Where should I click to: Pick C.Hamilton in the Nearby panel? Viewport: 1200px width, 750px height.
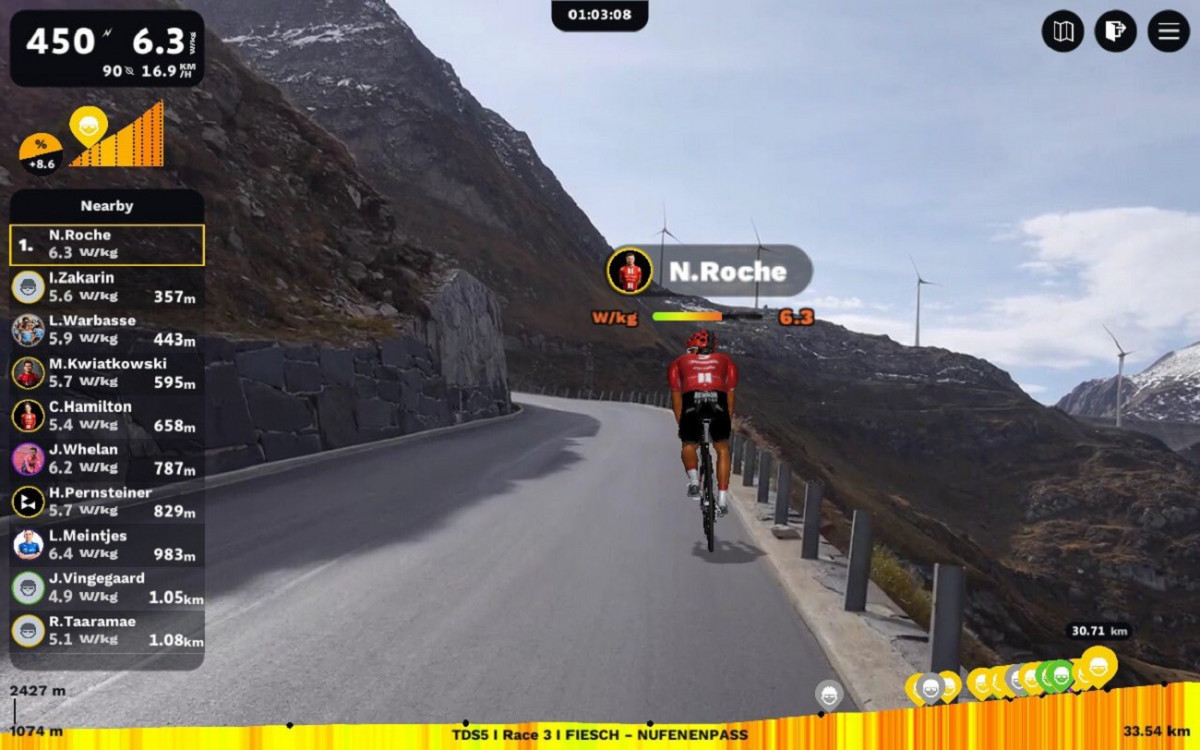[x=107, y=416]
